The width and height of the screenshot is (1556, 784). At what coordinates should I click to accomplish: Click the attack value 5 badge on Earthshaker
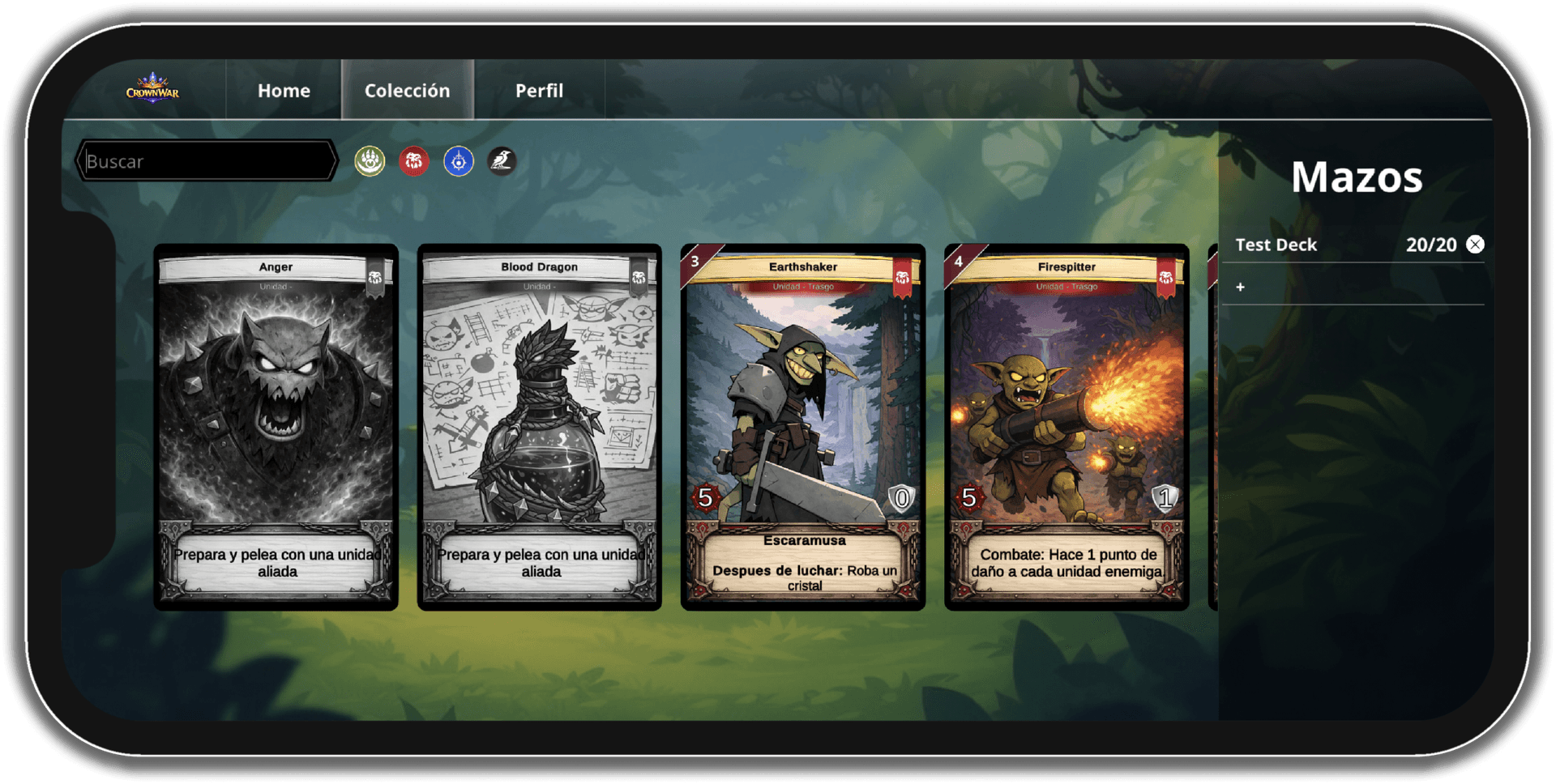pyautogui.click(x=704, y=497)
